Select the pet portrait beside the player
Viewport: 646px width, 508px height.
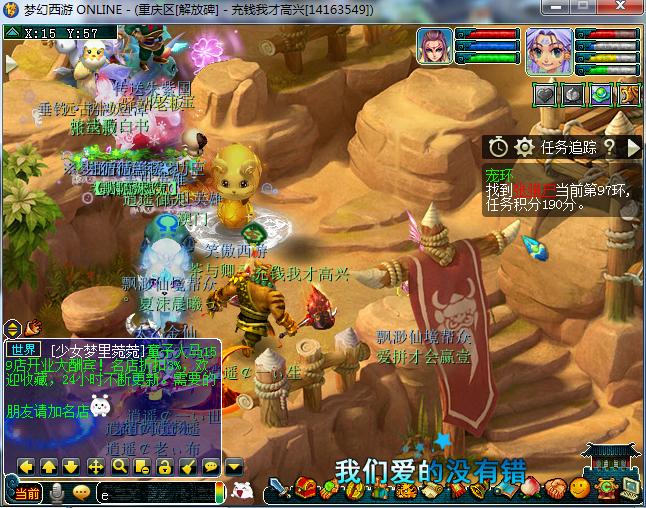coord(434,47)
